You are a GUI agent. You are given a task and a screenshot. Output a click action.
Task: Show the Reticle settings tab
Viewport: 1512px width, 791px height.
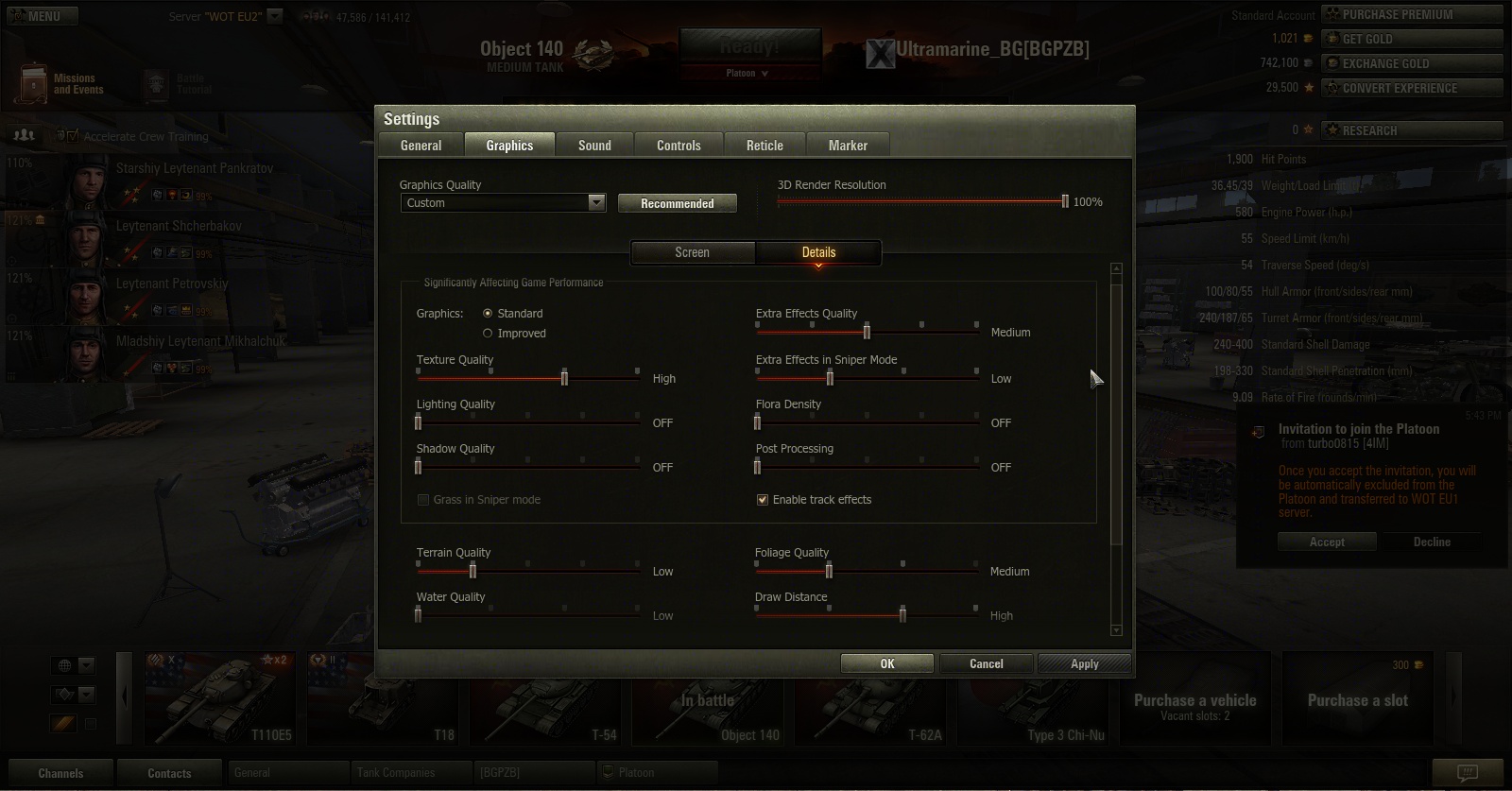(x=765, y=146)
